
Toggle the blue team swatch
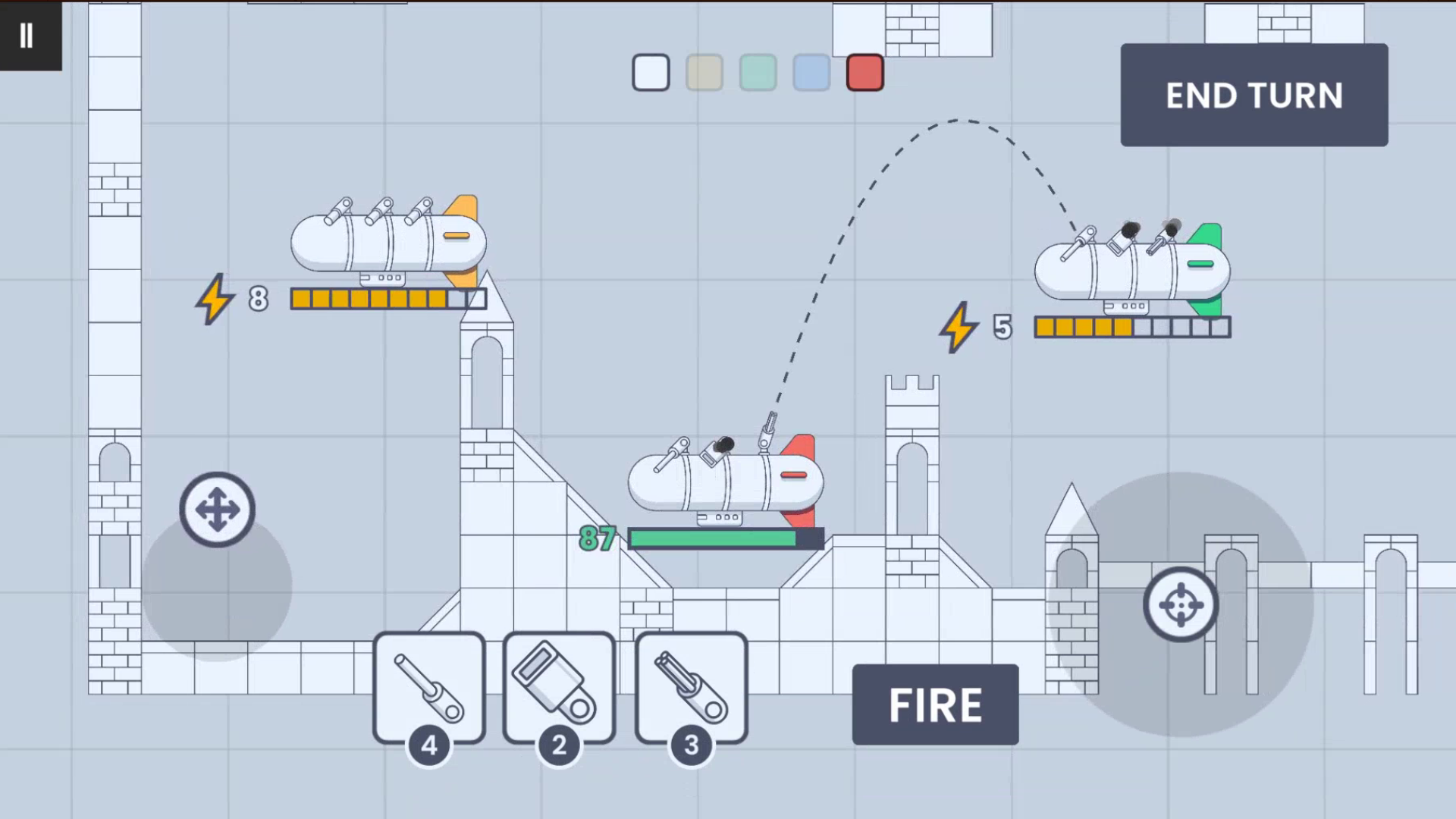[811, 73]
